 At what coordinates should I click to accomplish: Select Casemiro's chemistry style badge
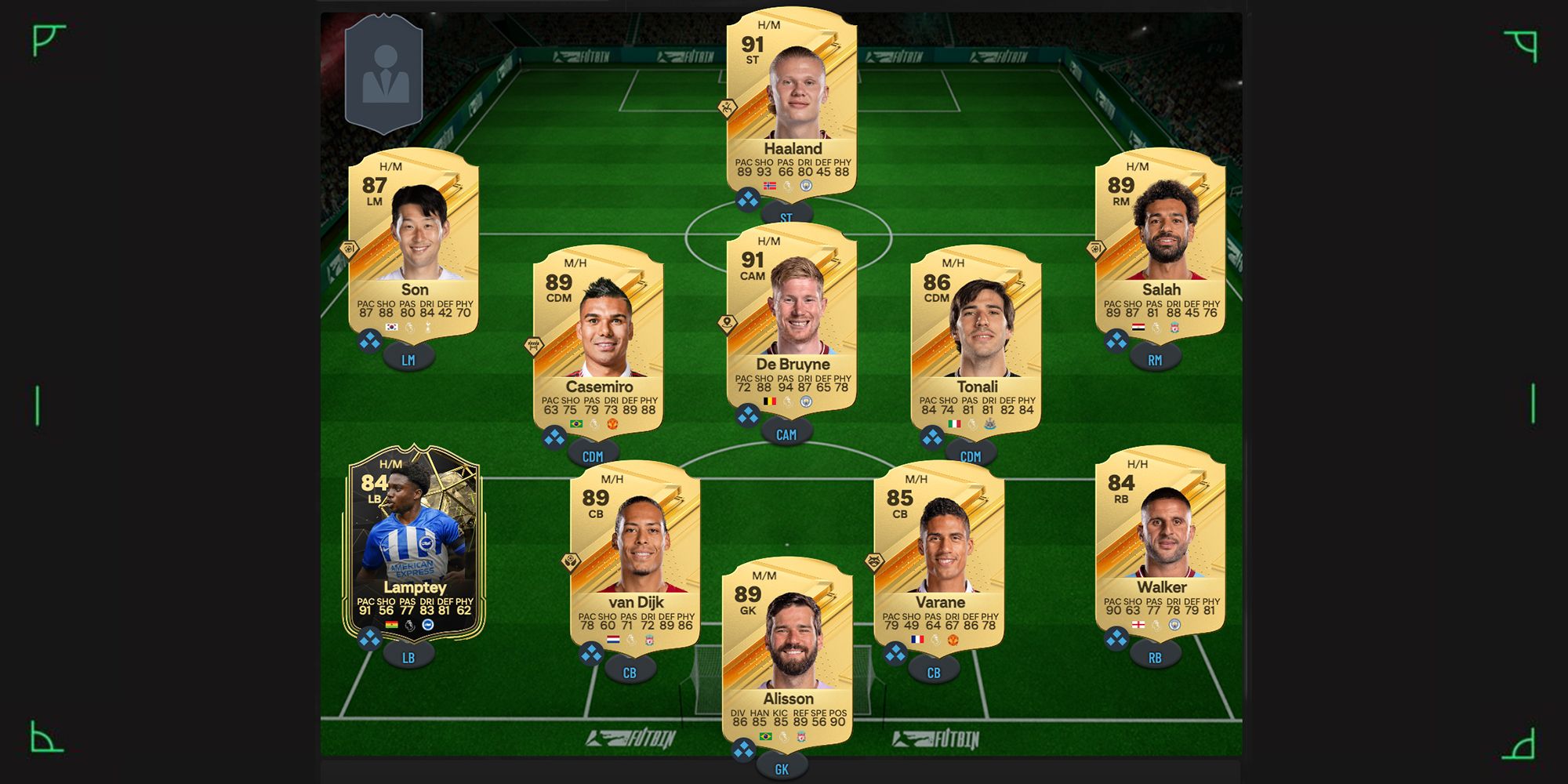pos(534,345)
